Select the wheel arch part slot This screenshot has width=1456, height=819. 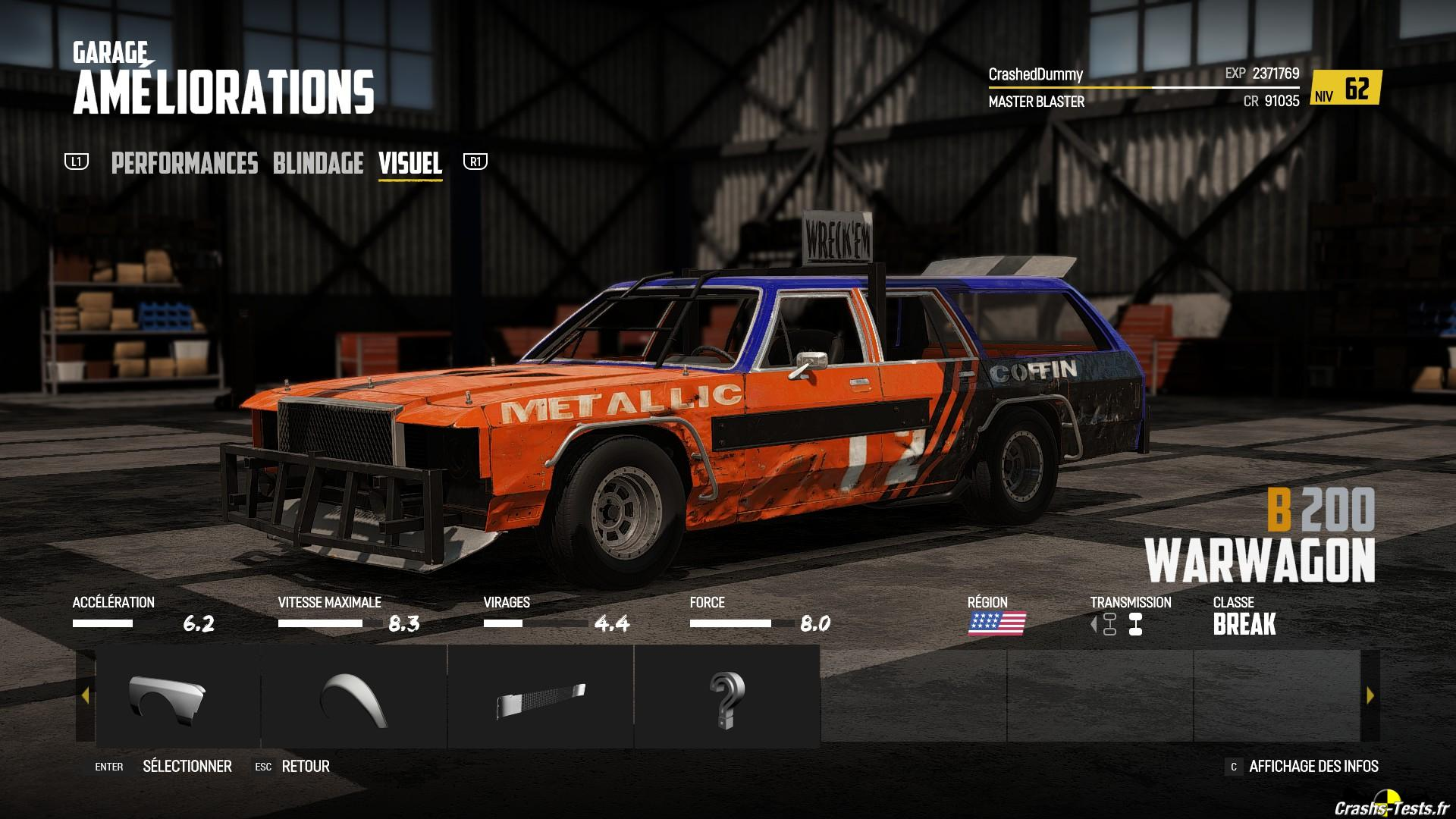pyautogui.click(x=354, y=698)
